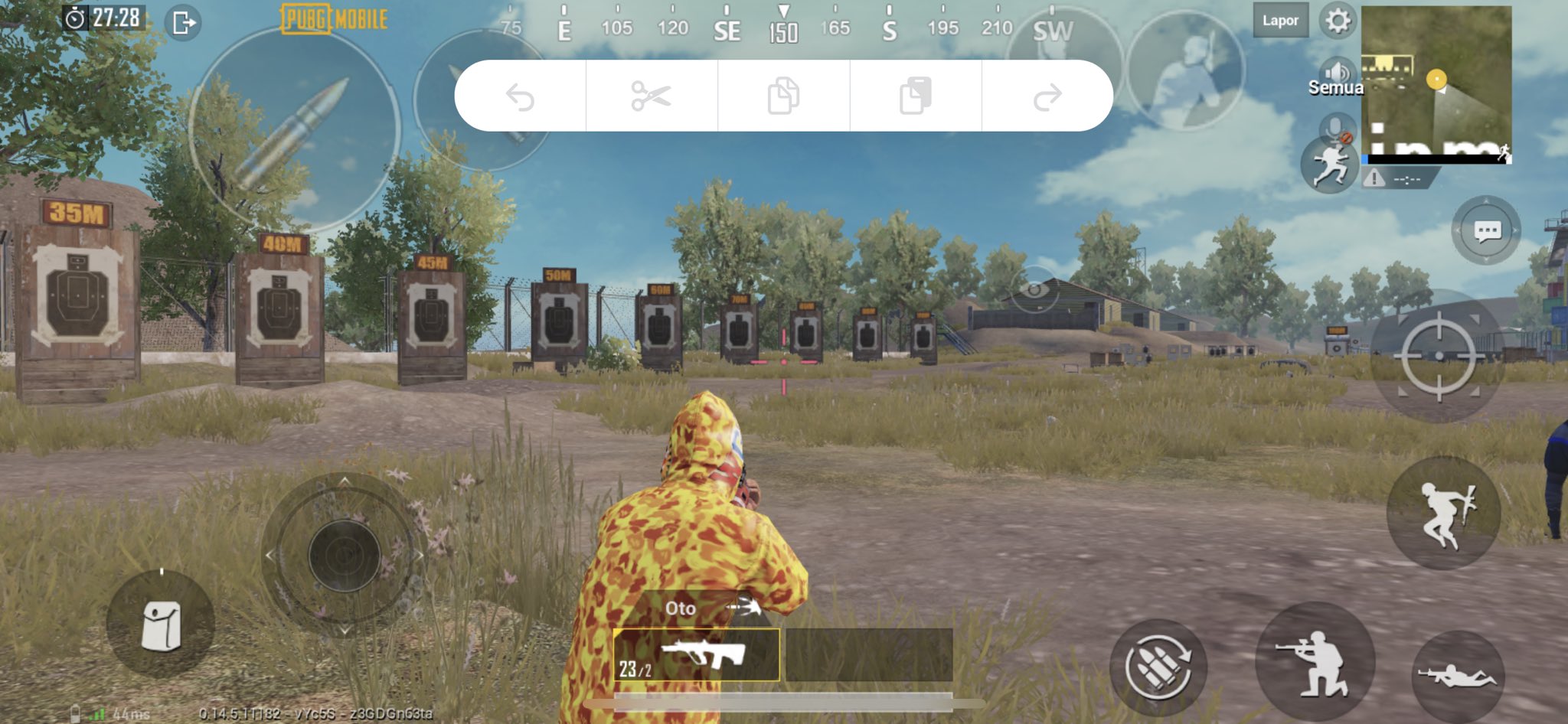The width and height of the screenshot is (1568, 724).
Task: Select the AUG rifle weapon slot
Action: (x=696, y=655)
